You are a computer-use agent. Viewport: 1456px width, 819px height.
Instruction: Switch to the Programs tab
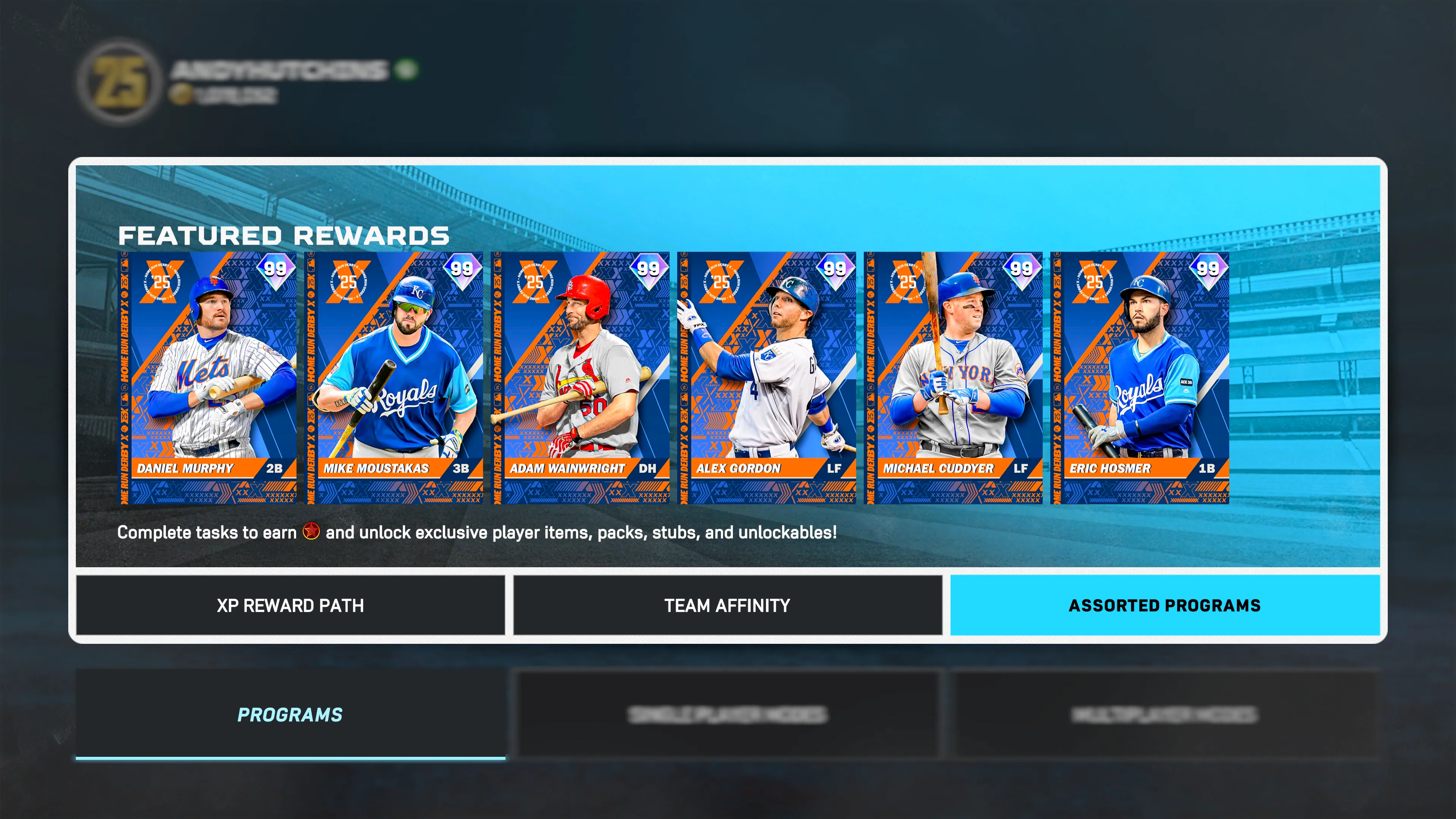pyautogui.click(x=290, y=714)
